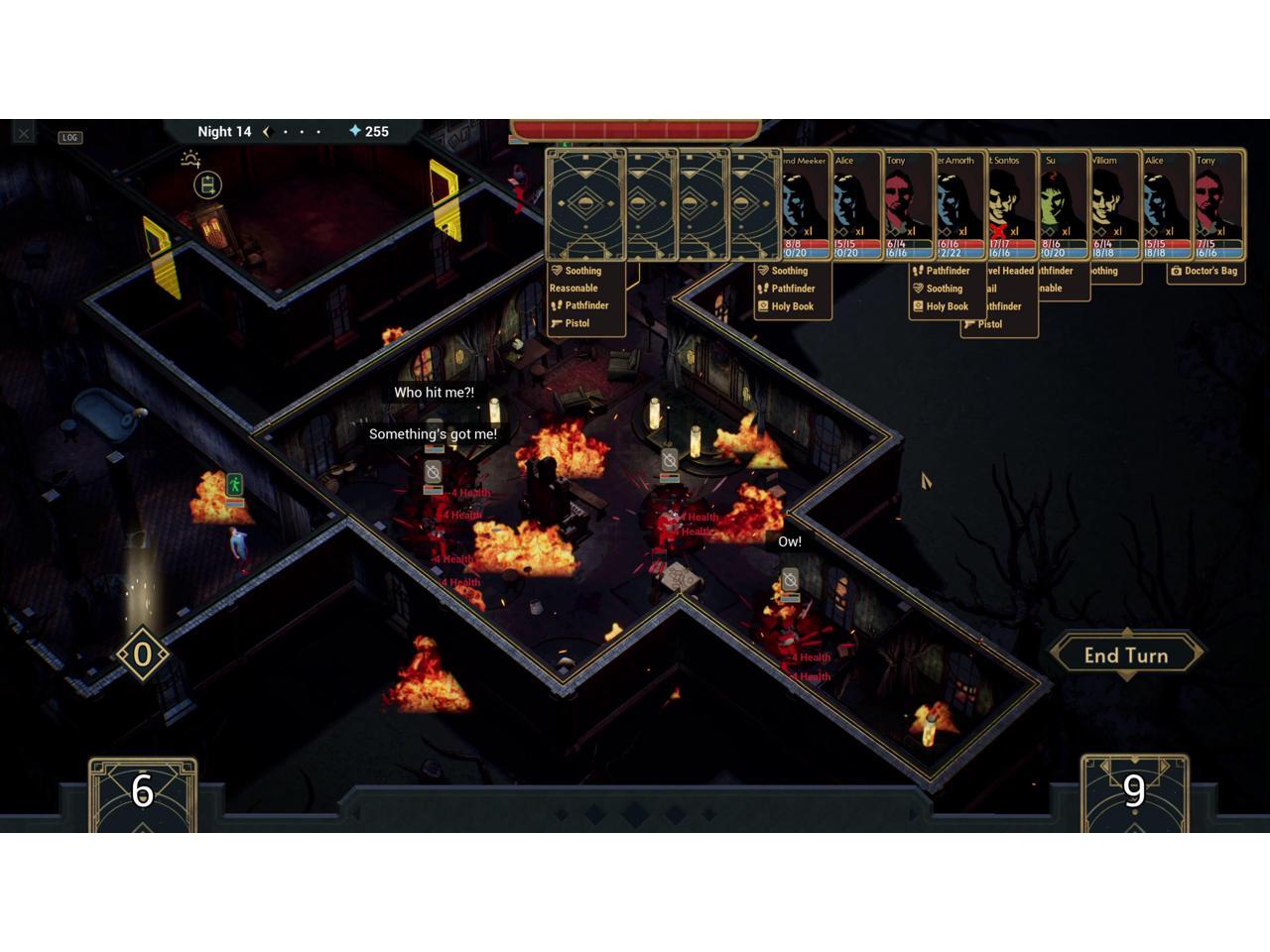This screenshot has height=952, width=1270.
Task: Open the discard pile showing 9
Action: [1134, 793]
